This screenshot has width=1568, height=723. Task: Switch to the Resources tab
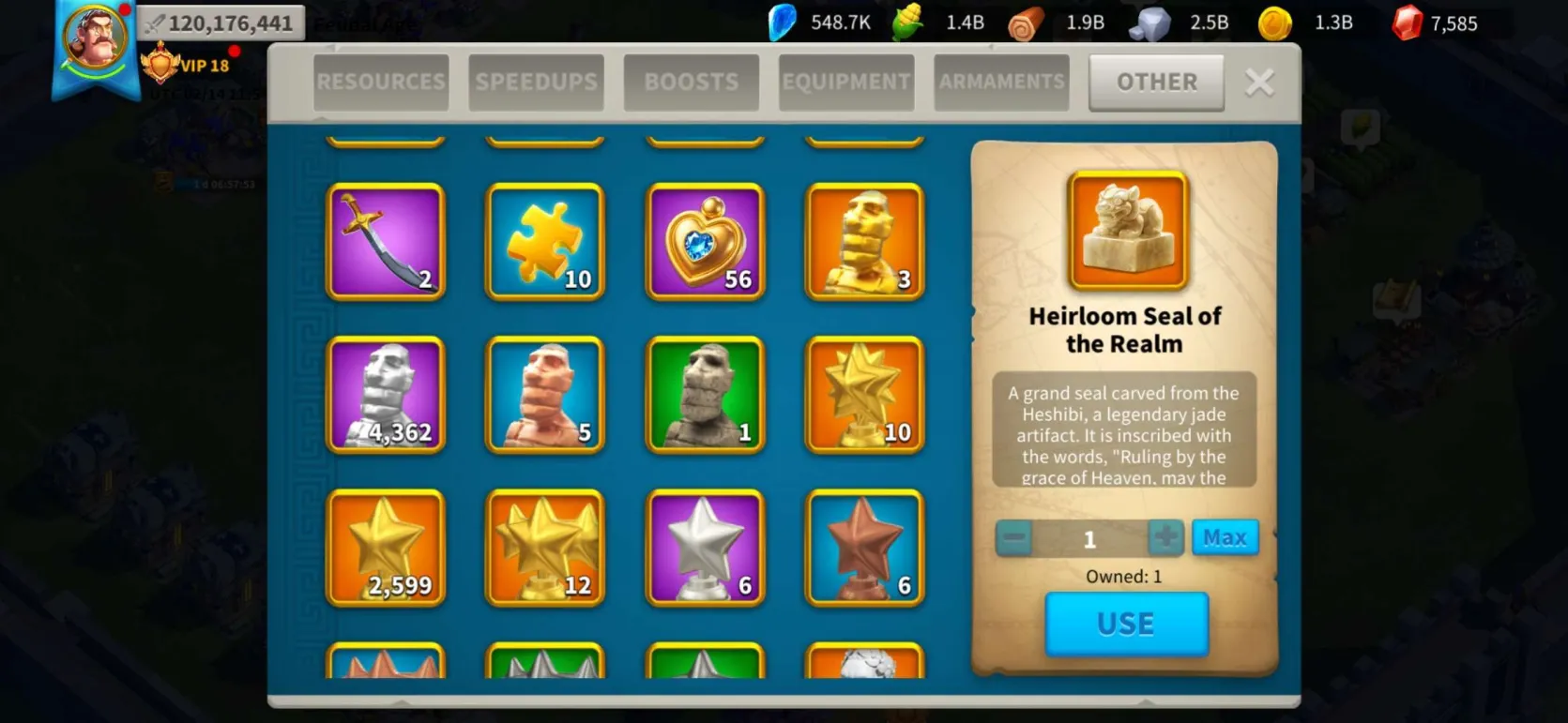click(x=381, y=83)
